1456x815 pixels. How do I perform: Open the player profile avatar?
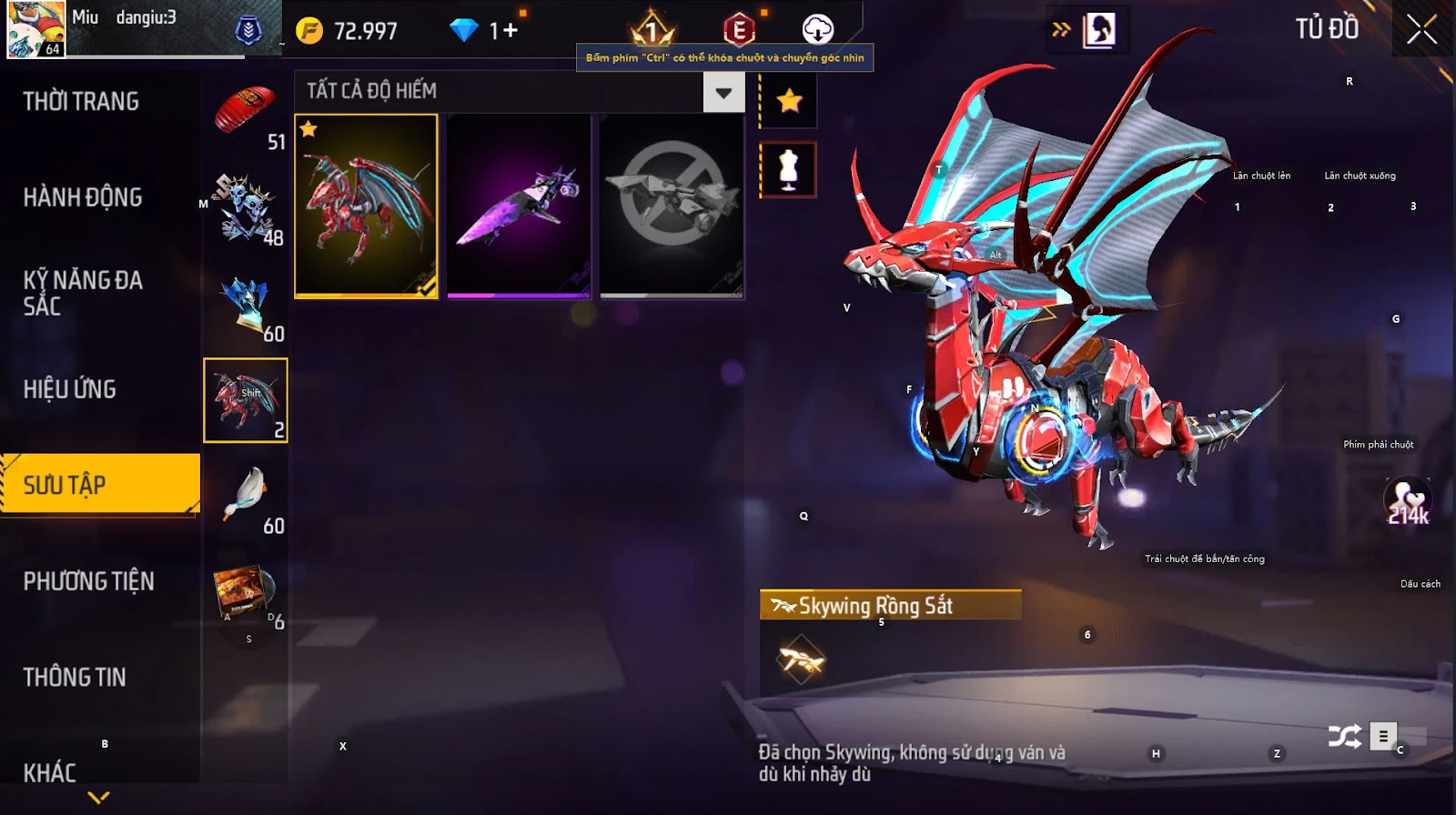(x=36, y=30)
